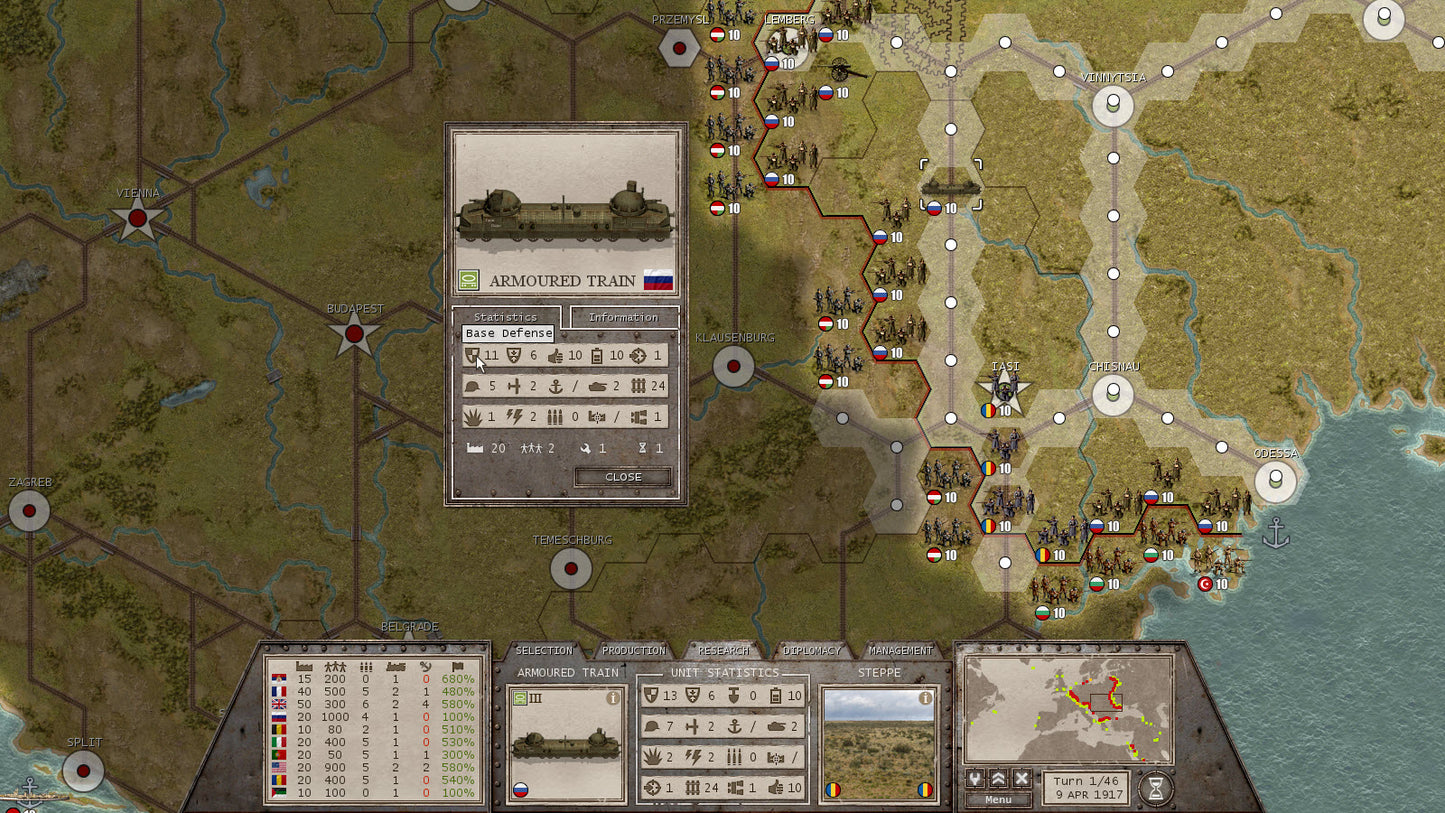Switch to the Information tab
1445x813 pixels.
624,317
